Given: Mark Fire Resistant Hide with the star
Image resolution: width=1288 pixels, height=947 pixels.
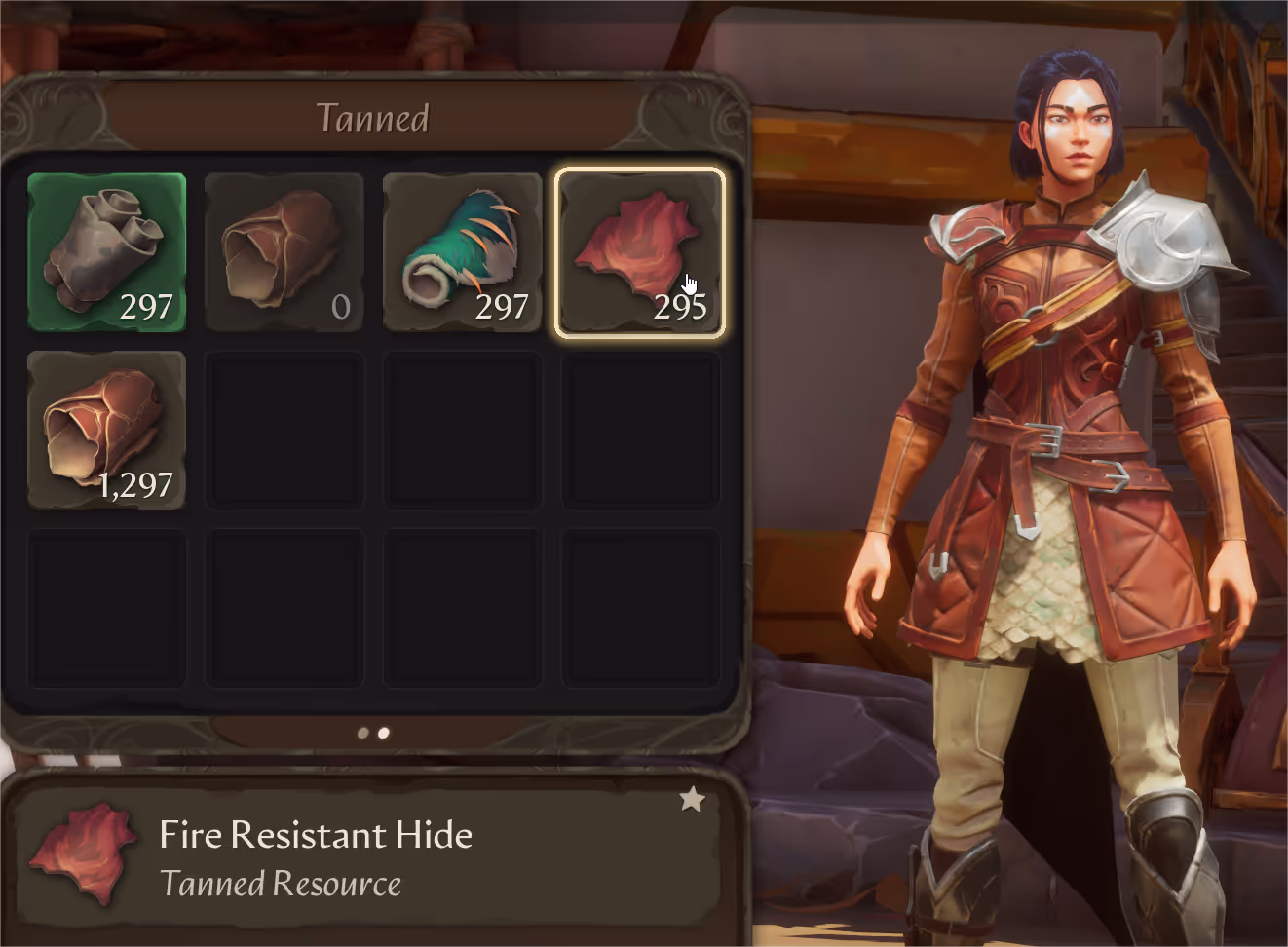Looking at the screenshot, I should pyautogui.click(x=692, y=800).
